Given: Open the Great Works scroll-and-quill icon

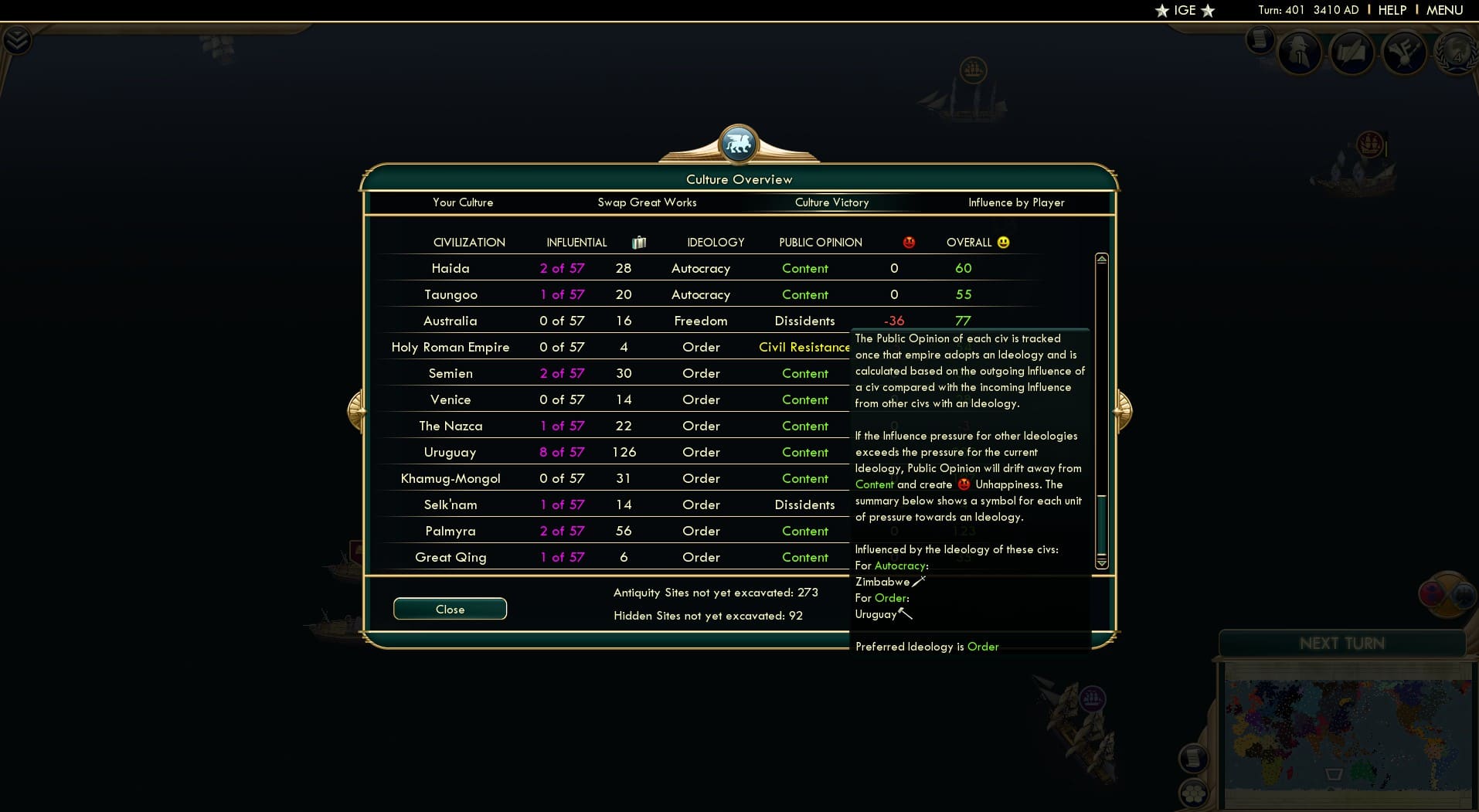Looking at the screenshot, I should click(1354, 53).
